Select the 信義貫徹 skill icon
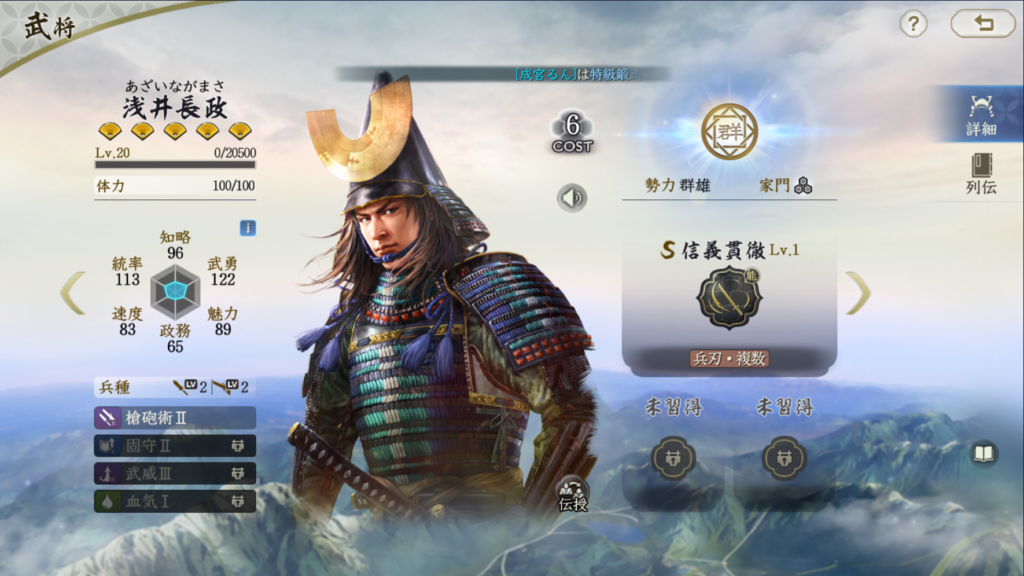This screenshot has height=576, width=1024. pos(729,302)
